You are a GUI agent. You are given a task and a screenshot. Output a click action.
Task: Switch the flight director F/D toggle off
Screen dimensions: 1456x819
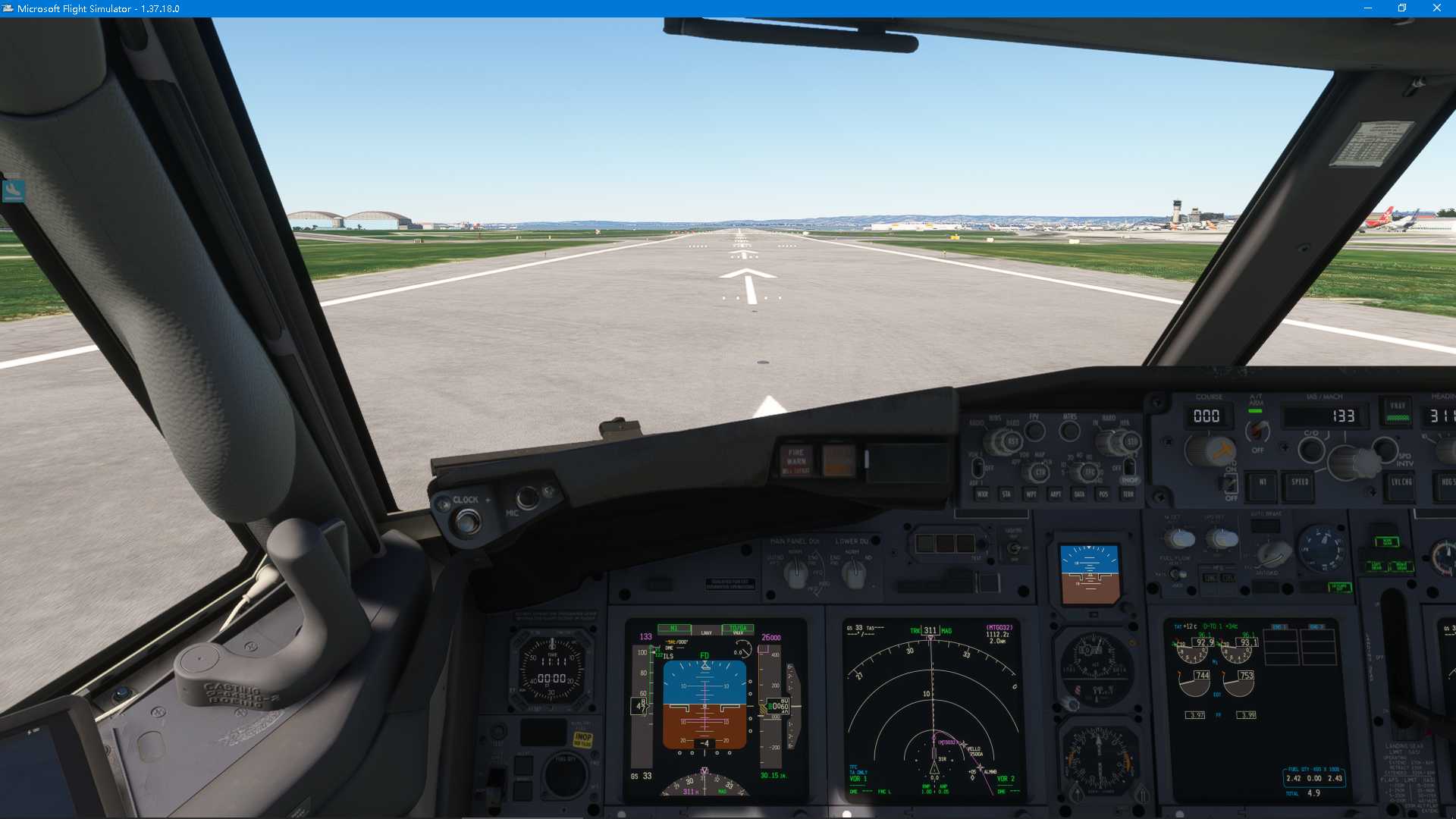tap(1231, 483)
